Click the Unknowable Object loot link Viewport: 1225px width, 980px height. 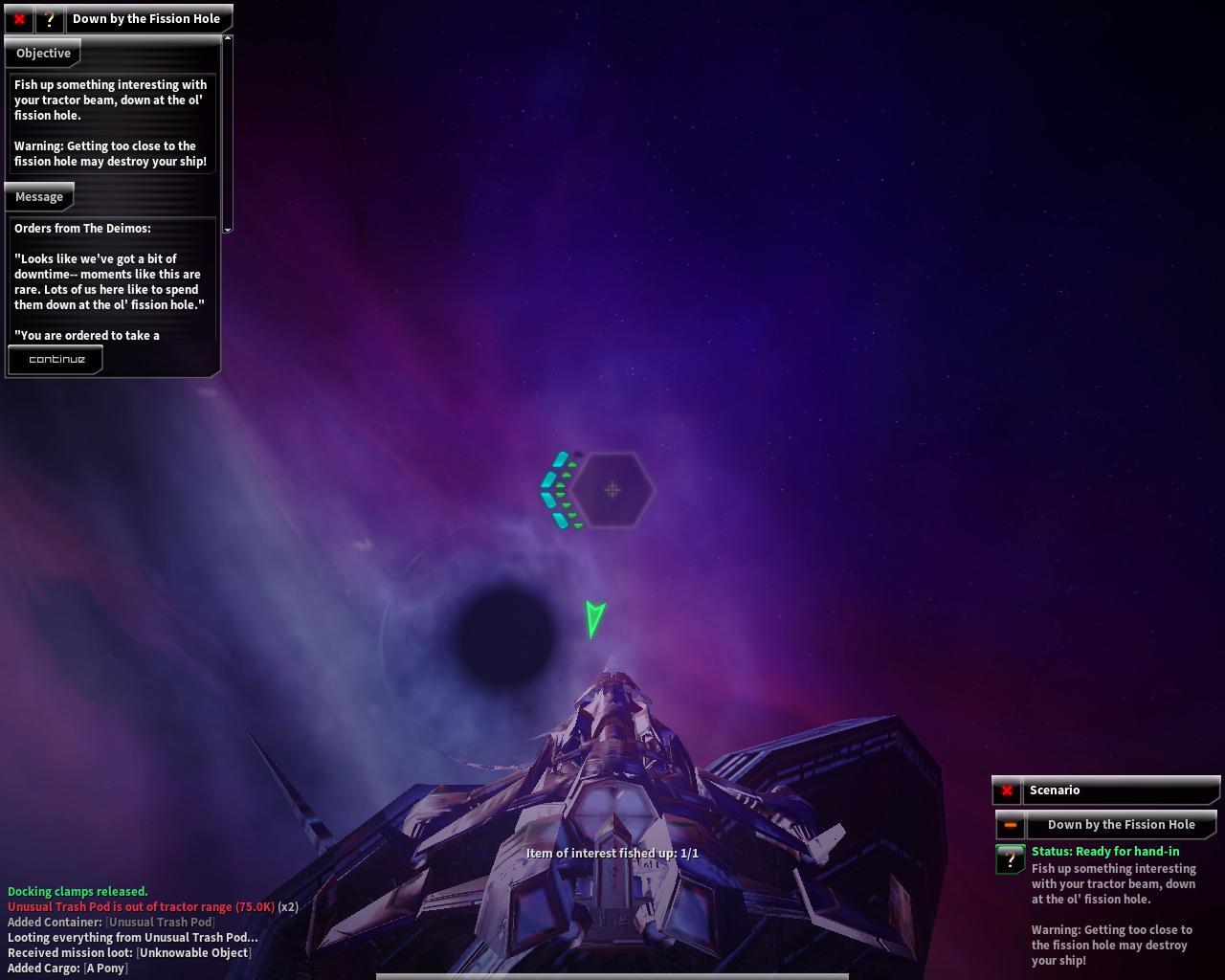(194, 953)
